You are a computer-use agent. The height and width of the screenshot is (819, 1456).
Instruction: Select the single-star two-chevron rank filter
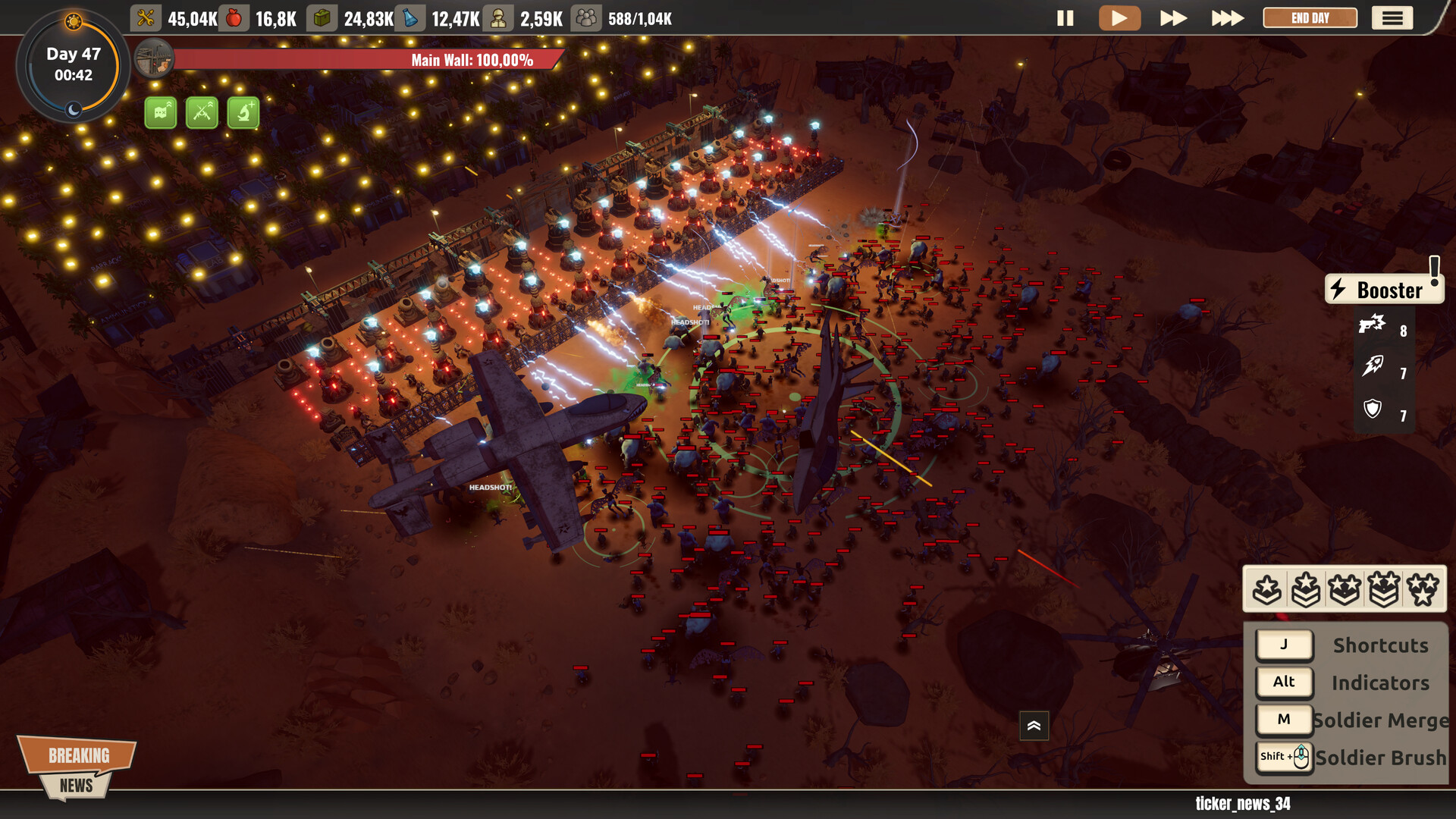(x=1306, y=589)
